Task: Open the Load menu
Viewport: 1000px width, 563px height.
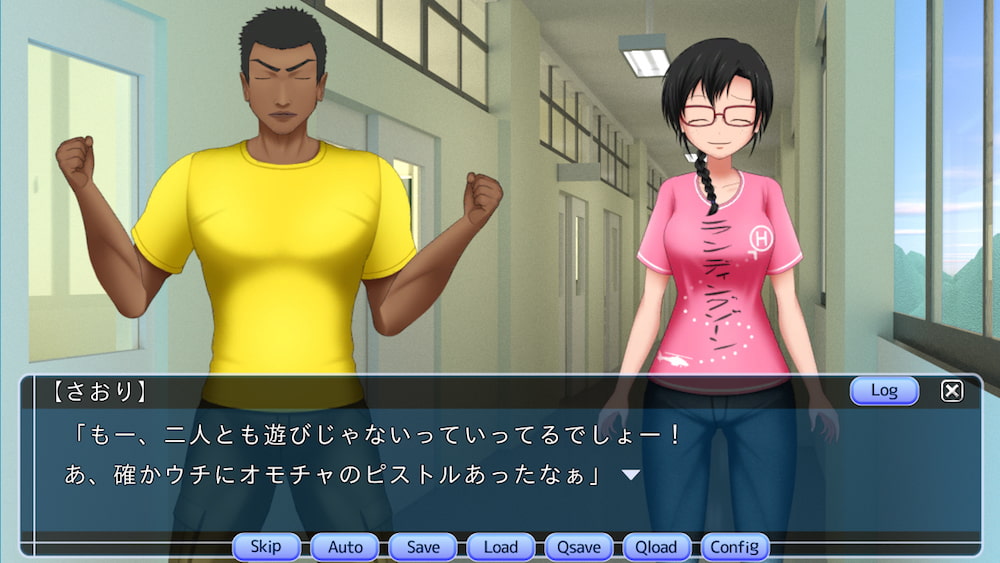Action: 501,547
